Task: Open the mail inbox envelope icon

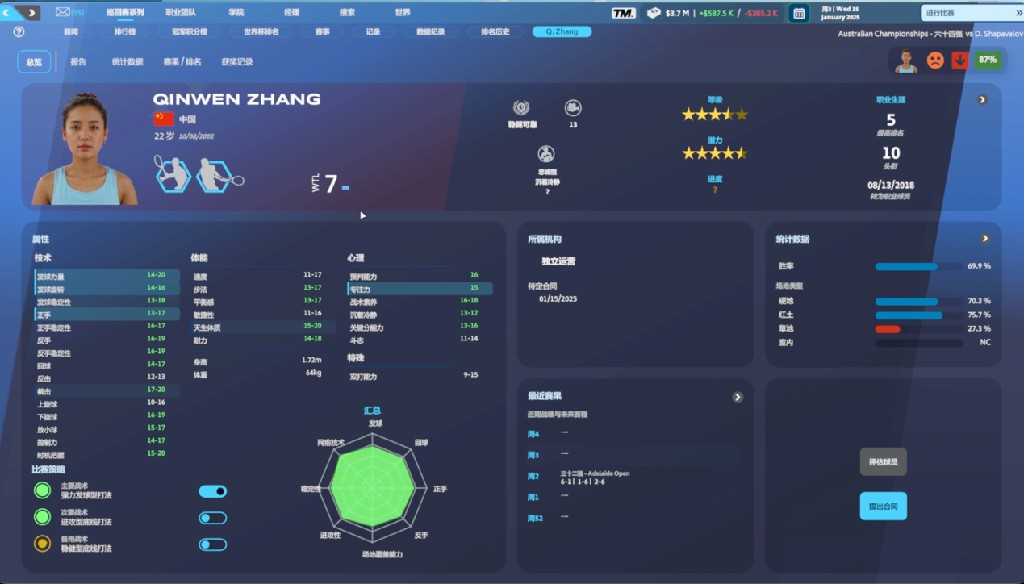Action: 64,13
